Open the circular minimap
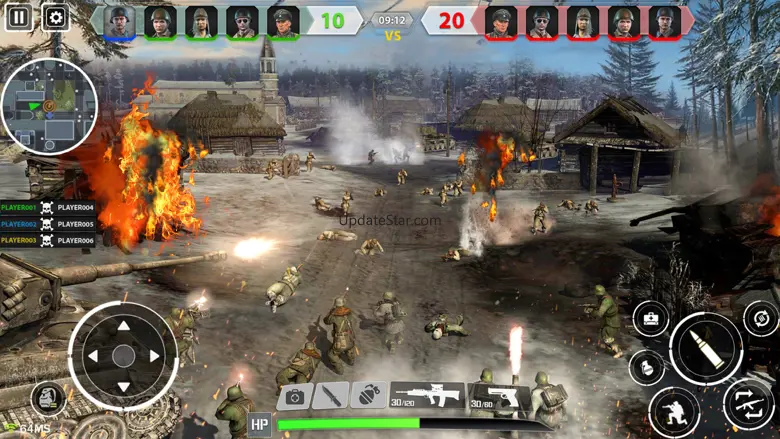The height and width of the screenshot is (439, 780). [48, 107]
